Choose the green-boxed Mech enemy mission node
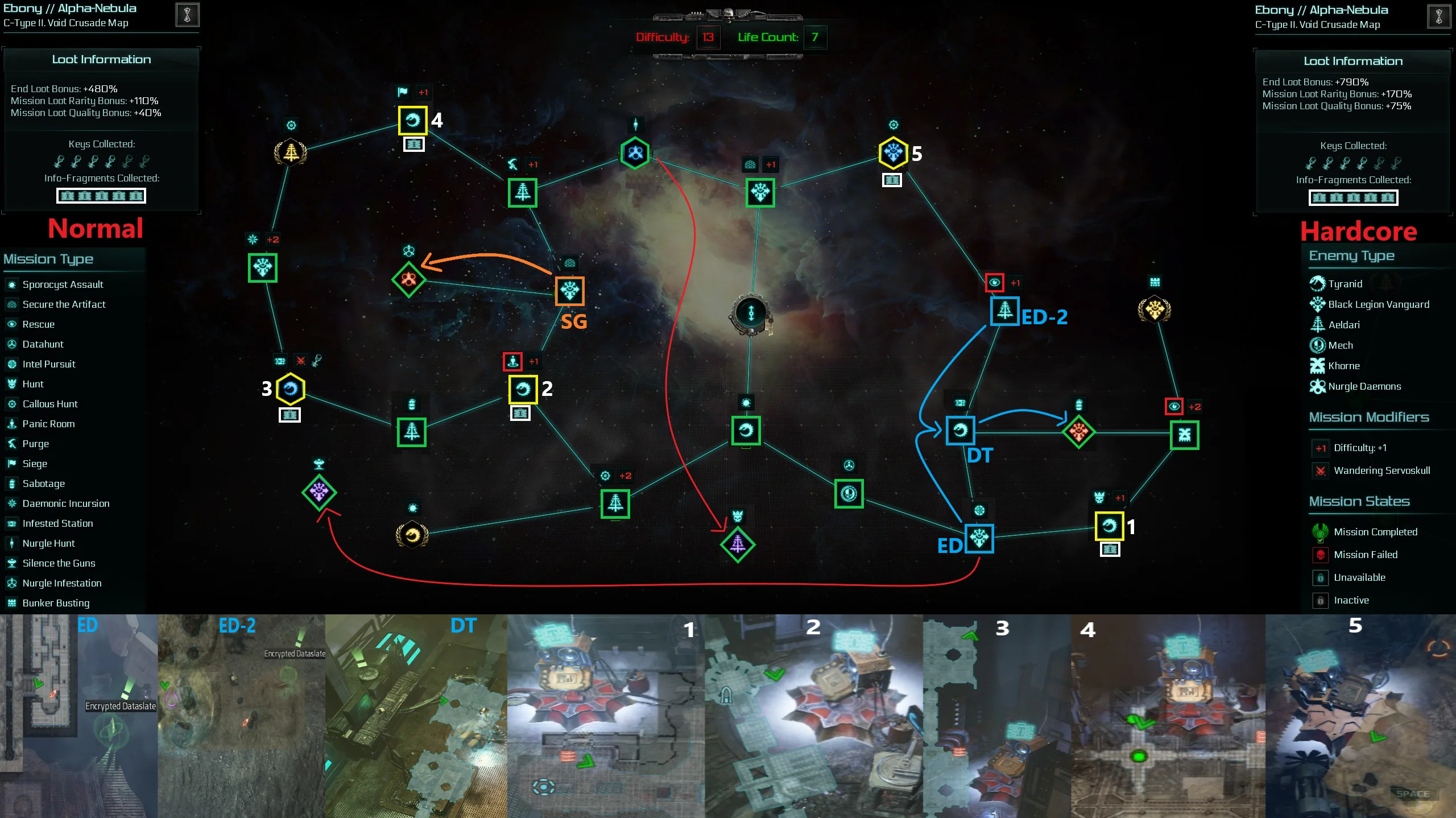The width and height of the screenshot is (1456, 818). pyautogui.click(x=849, y=494)
